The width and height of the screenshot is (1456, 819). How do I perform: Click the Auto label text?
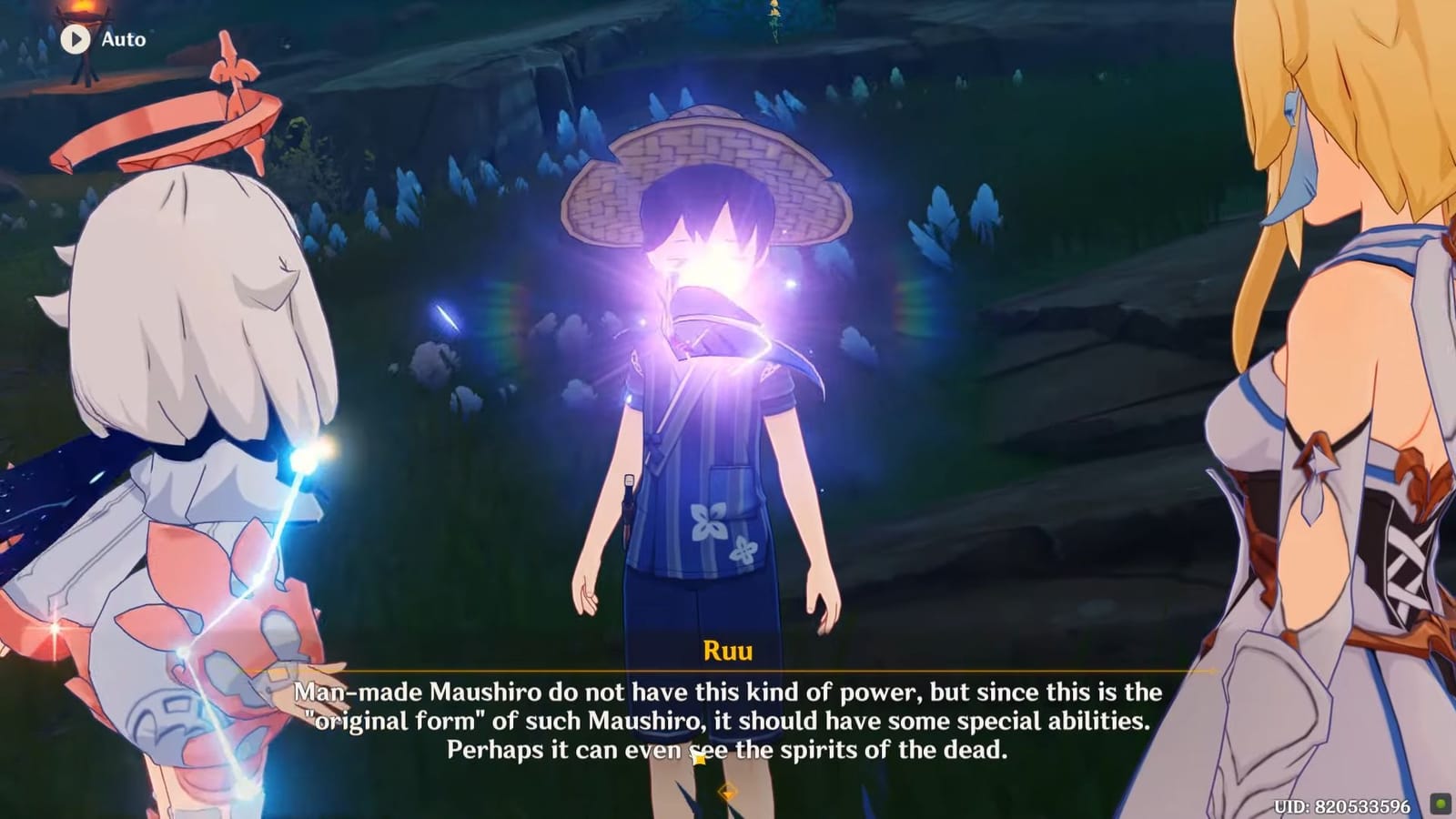pyautogui.click(x=123, y=39)
